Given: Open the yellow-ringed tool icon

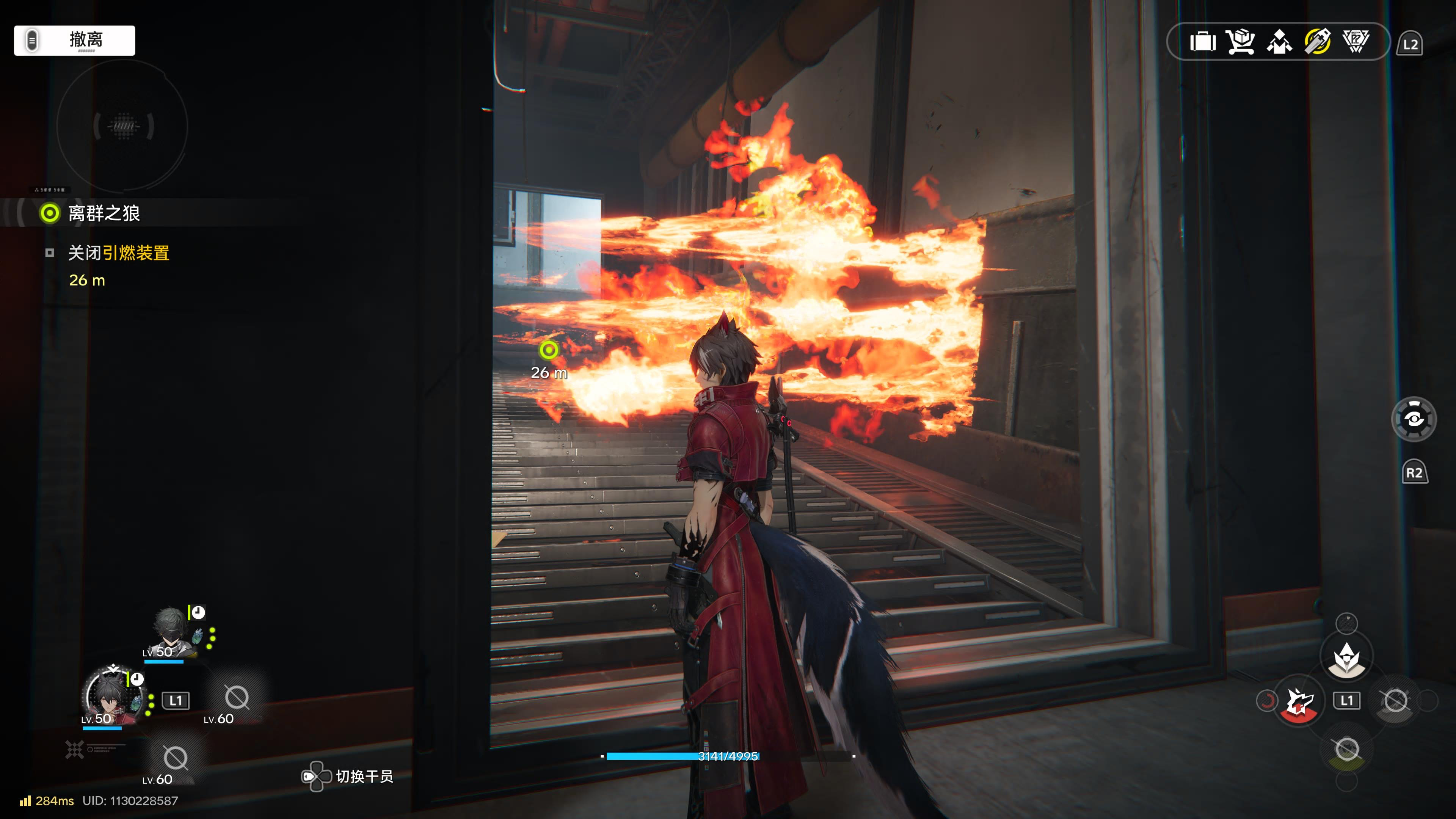Looking at the screenshot, I should (1318, 42).
